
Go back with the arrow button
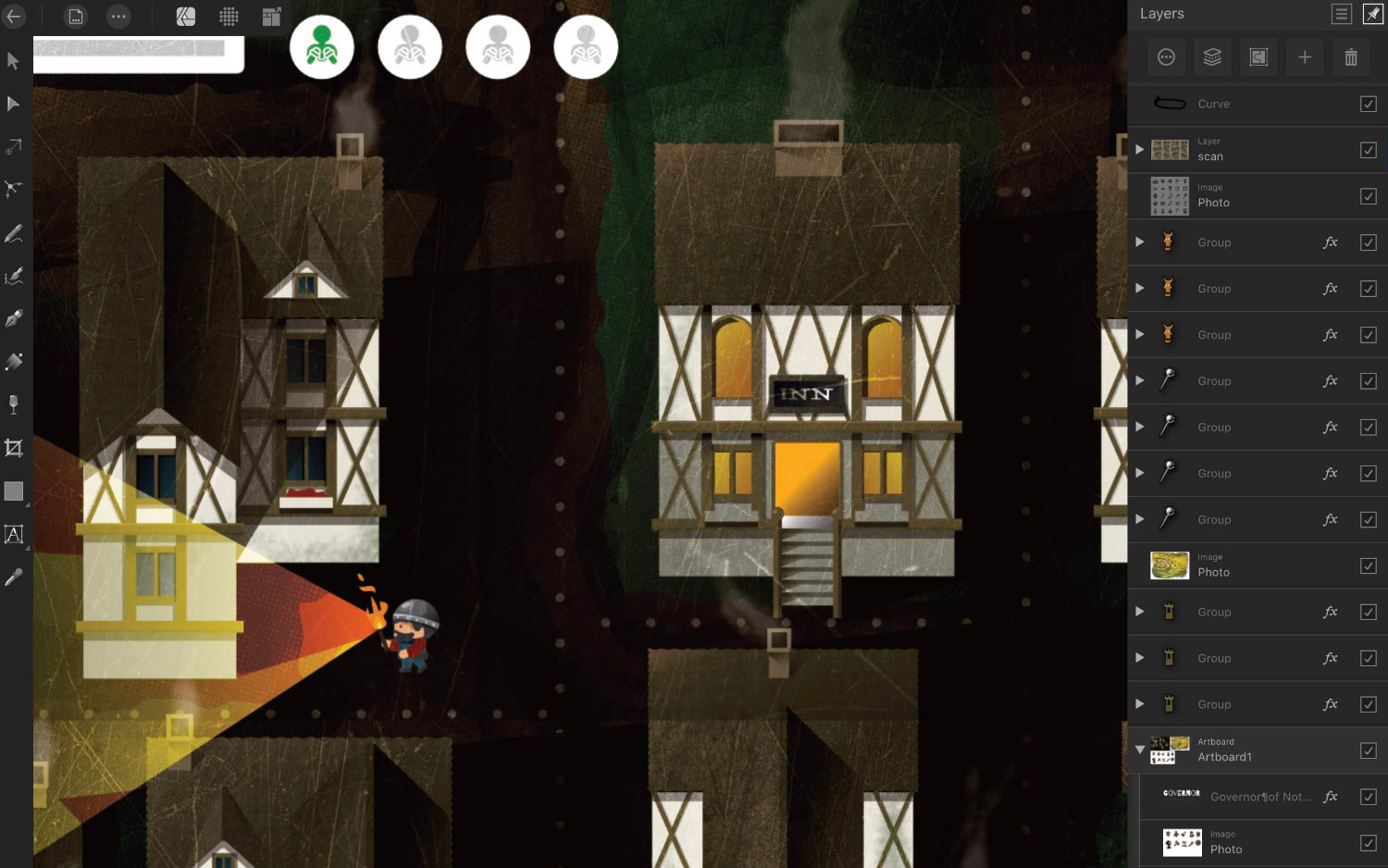14,16
